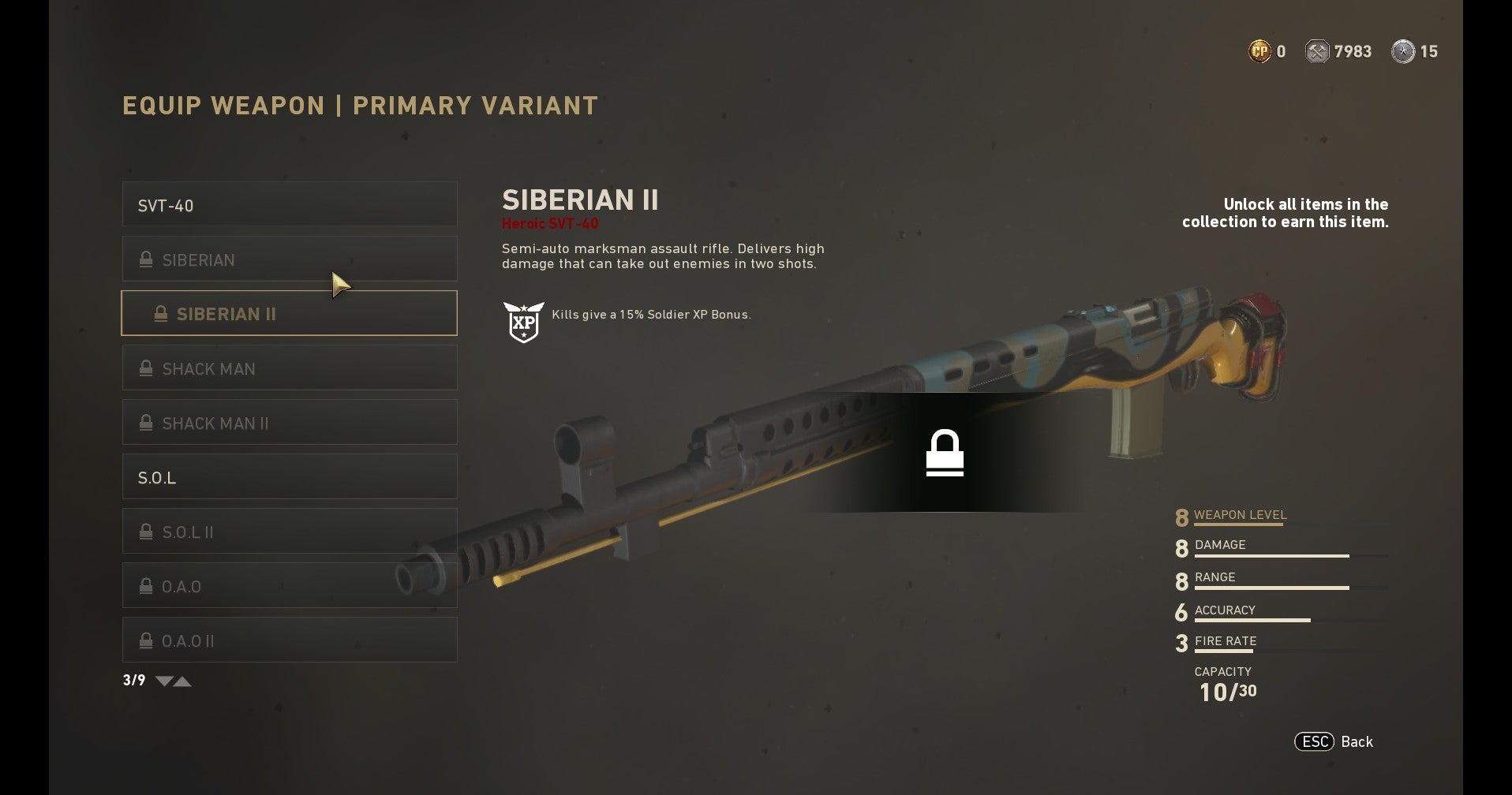Select the S.O.L II variant entry
Screen dimensions: 1512x795
click(x=289, y=531)
